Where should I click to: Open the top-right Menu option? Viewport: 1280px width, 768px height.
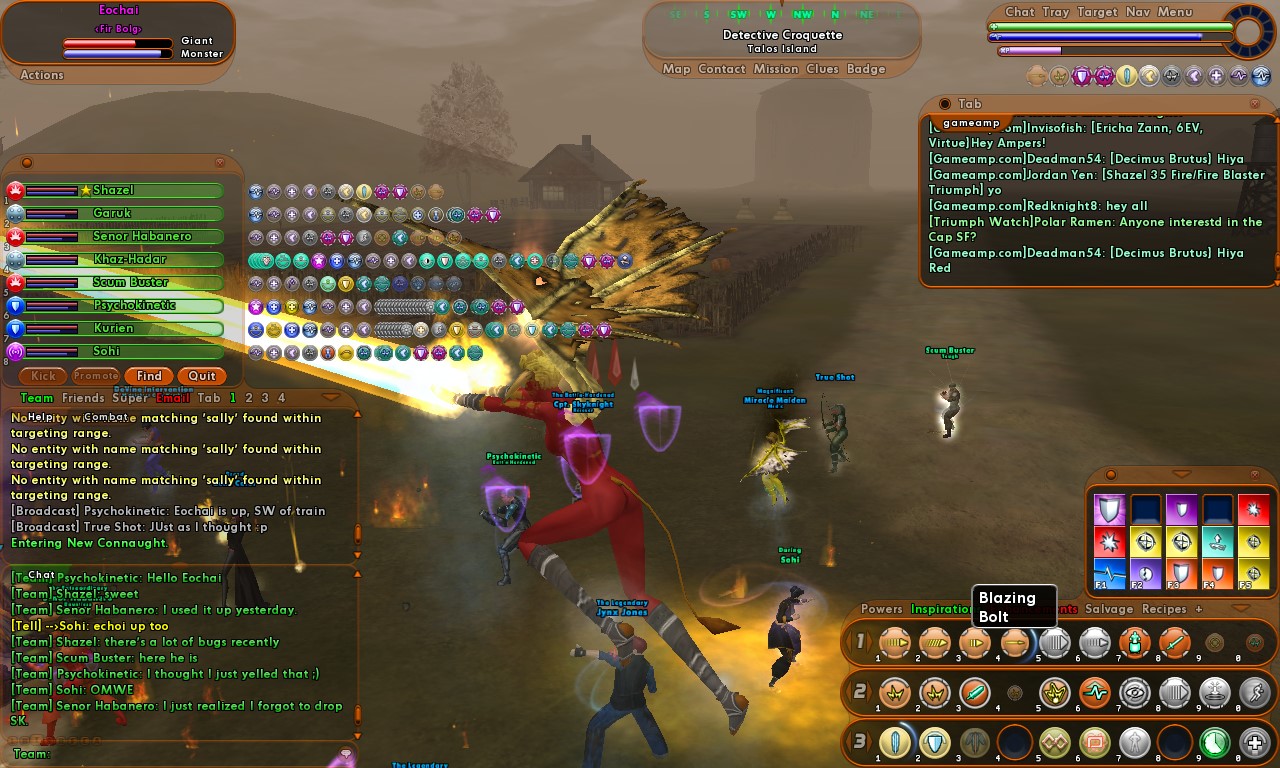point(1175,12)
